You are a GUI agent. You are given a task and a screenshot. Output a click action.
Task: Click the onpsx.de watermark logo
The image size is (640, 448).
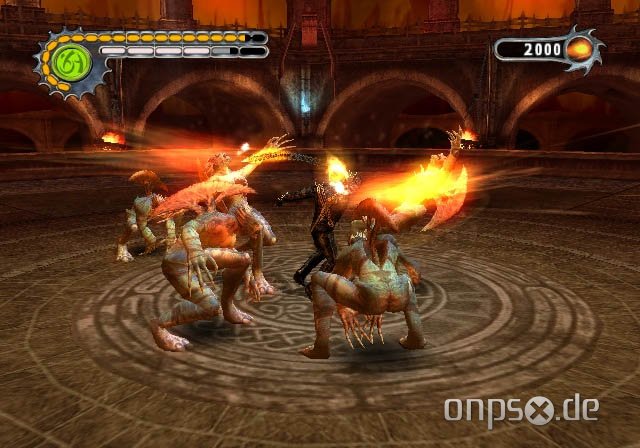[x=522, y=410]
